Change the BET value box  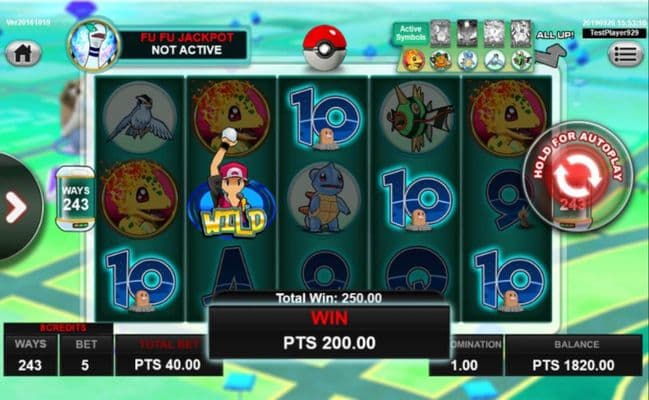[85, 356]
